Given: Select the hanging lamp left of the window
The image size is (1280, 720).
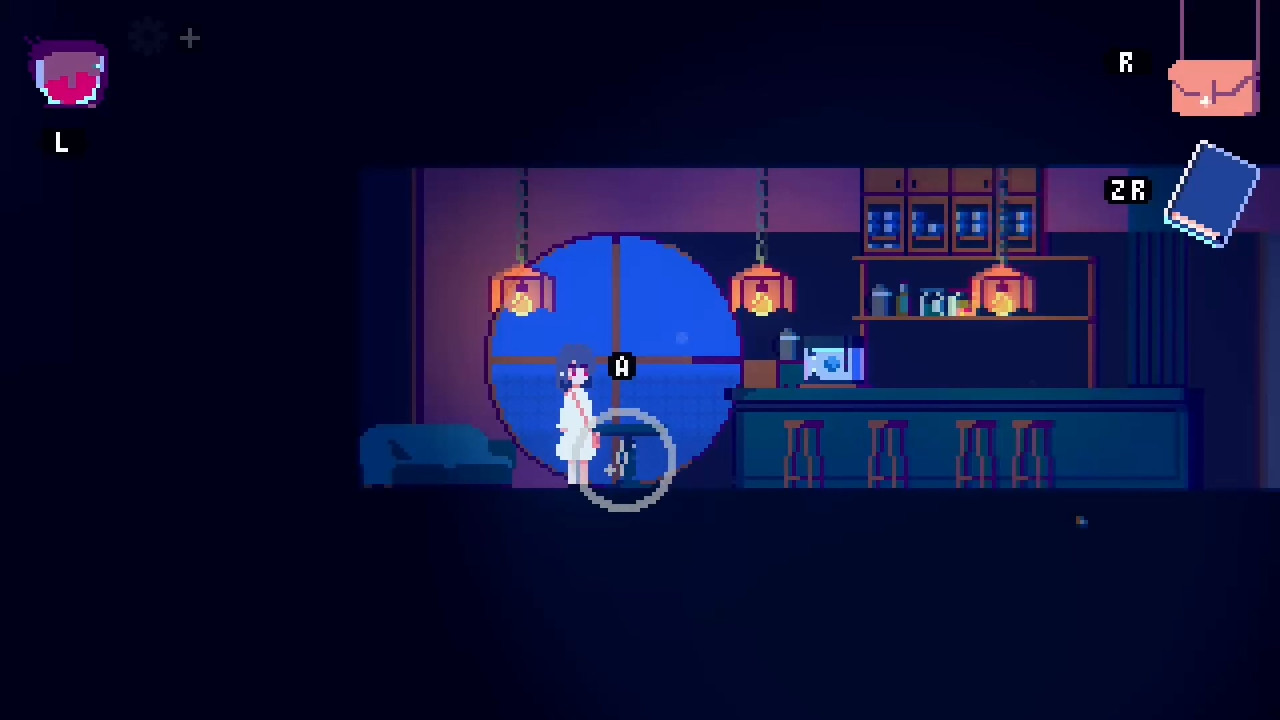Looking at the screenshot, I should coord(522,290).
